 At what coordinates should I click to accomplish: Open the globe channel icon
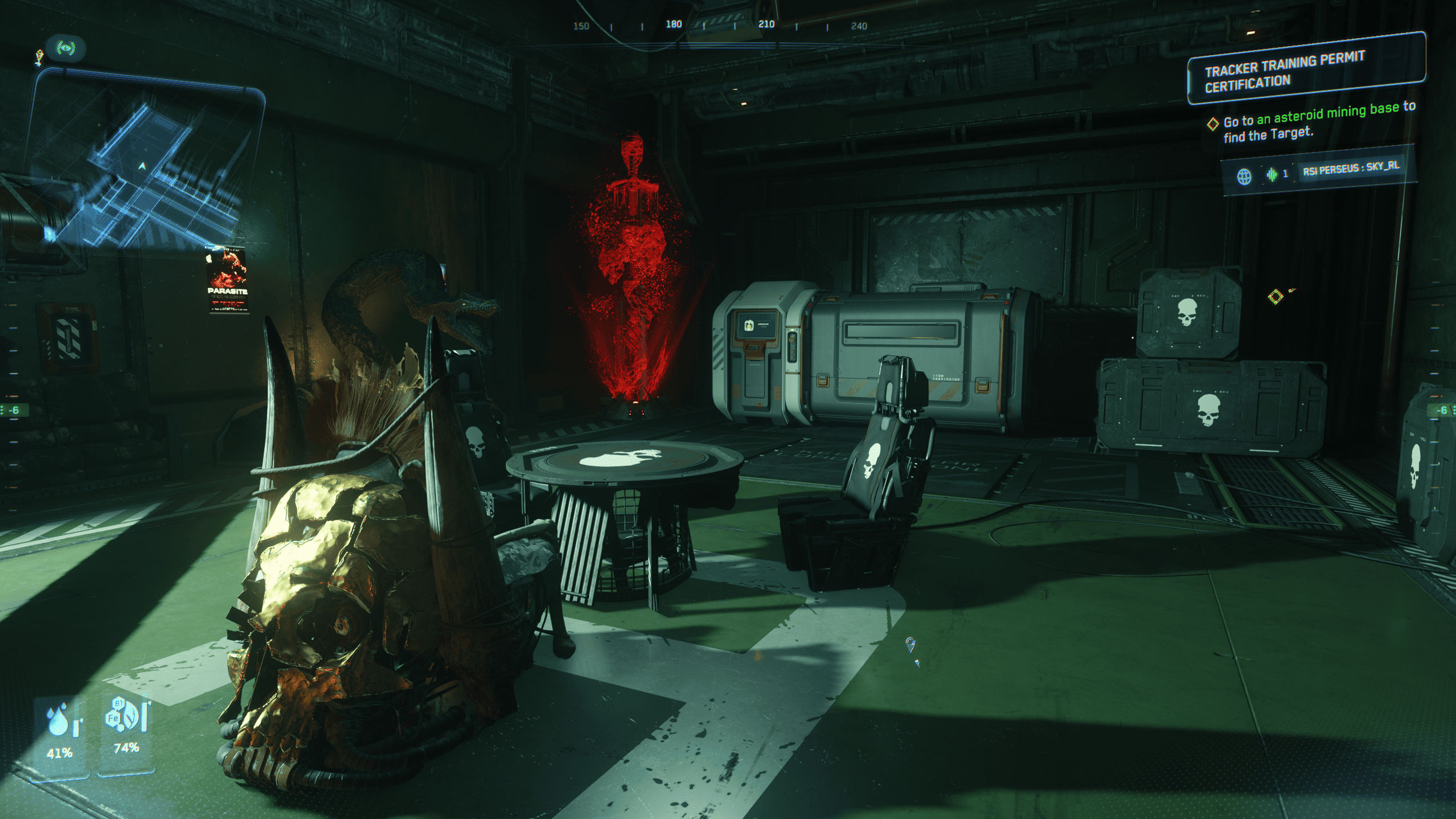tap(1244, 177)
